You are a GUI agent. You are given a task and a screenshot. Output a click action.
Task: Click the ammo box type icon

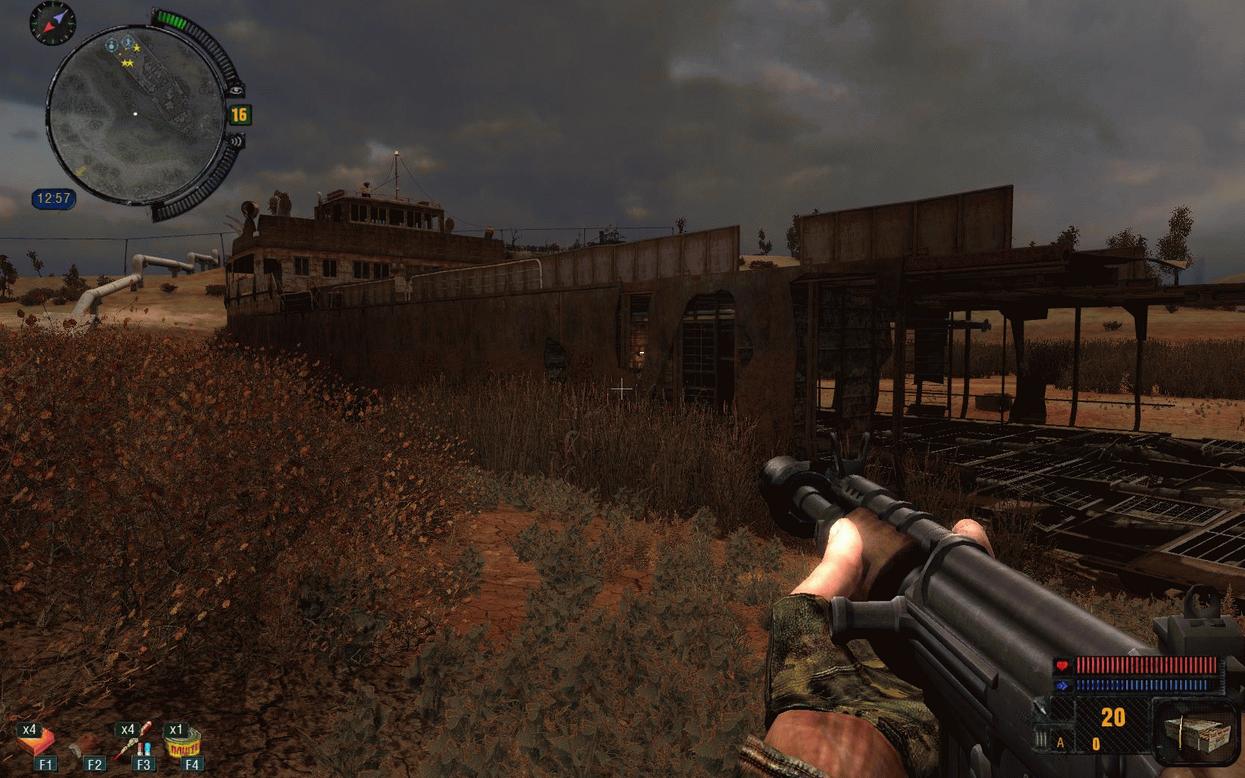coord(1196,732)
